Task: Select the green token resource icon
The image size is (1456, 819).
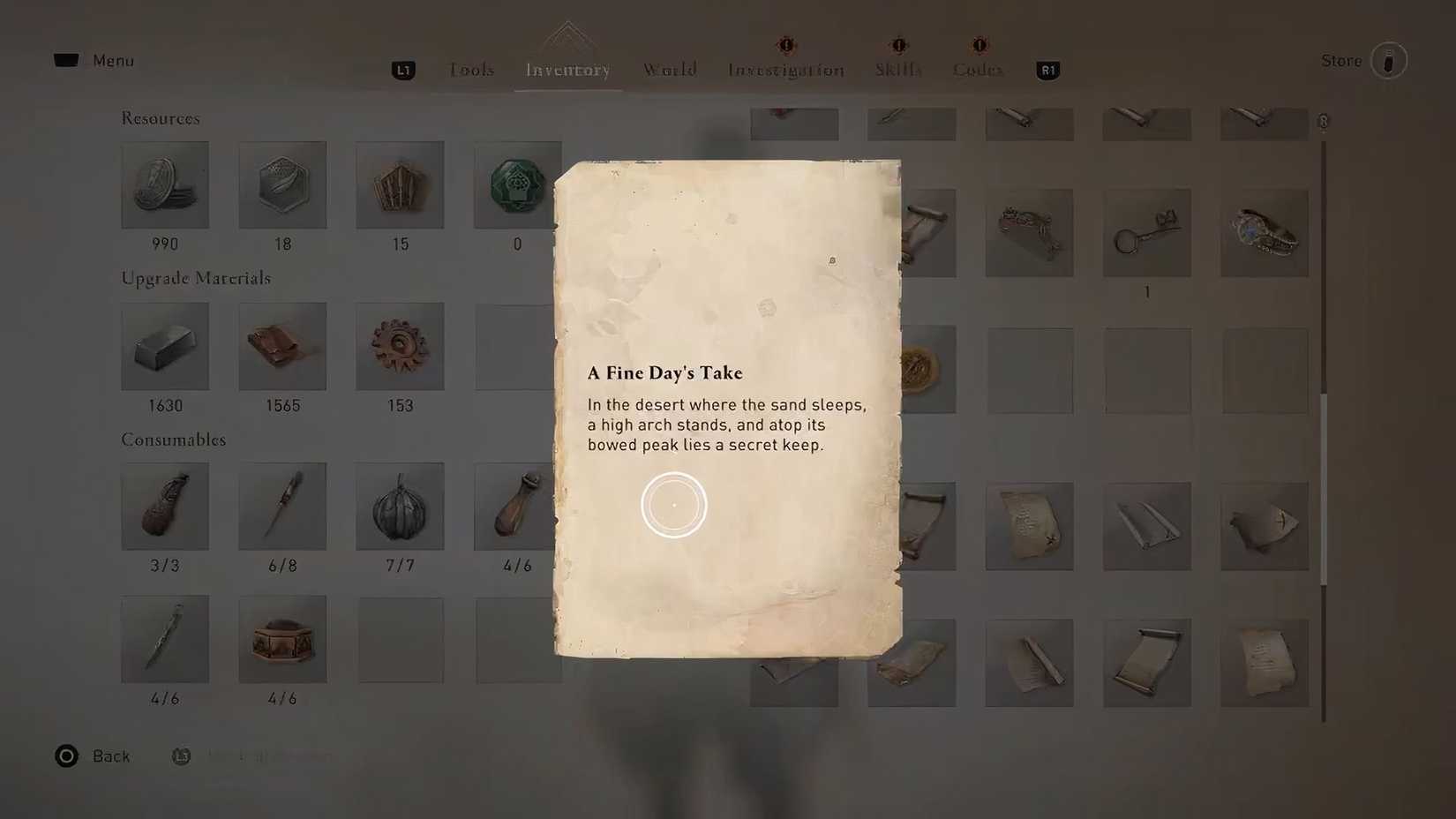Action: [517, 184]
